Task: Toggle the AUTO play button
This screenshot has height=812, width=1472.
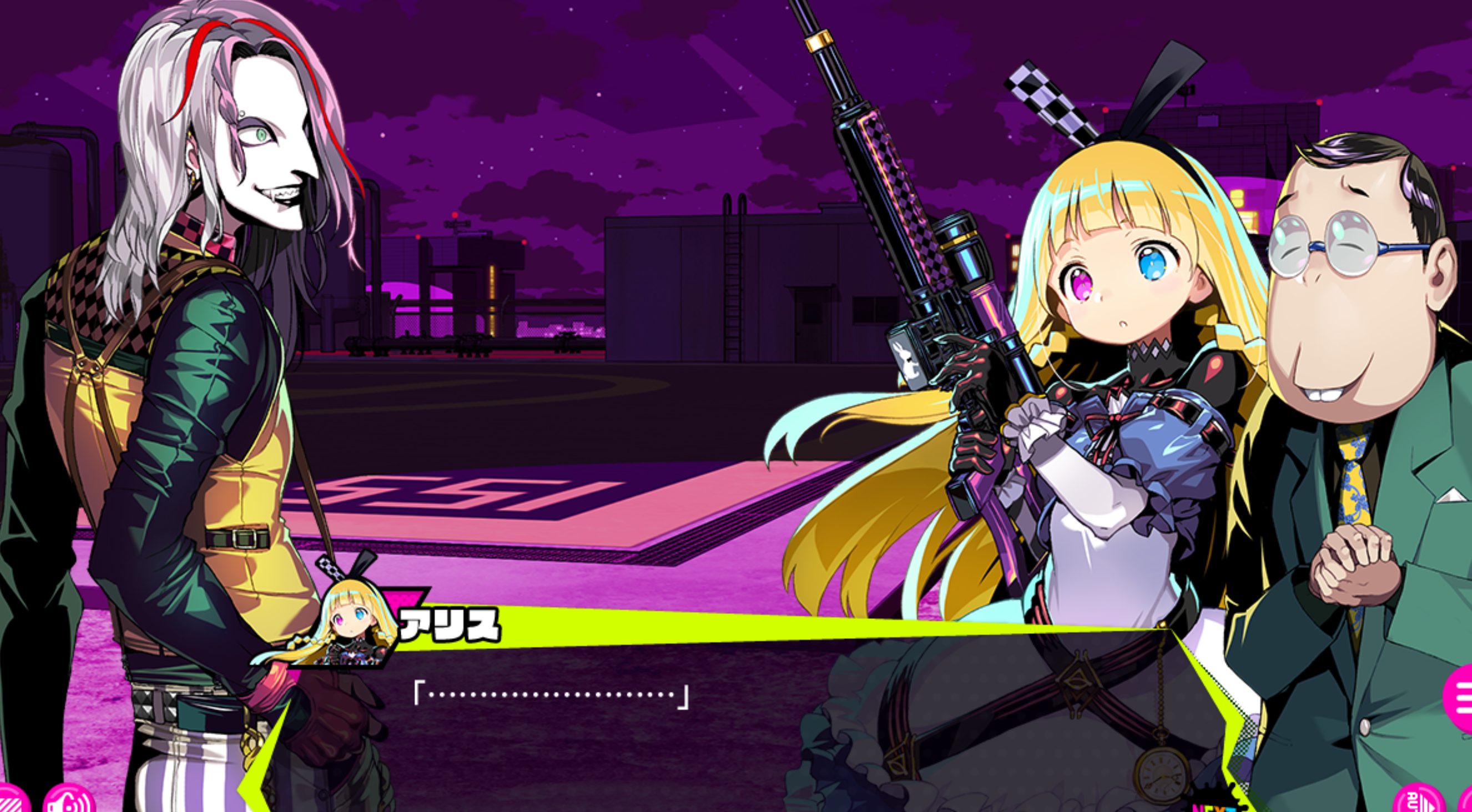Action: [x=1418, y=801]
